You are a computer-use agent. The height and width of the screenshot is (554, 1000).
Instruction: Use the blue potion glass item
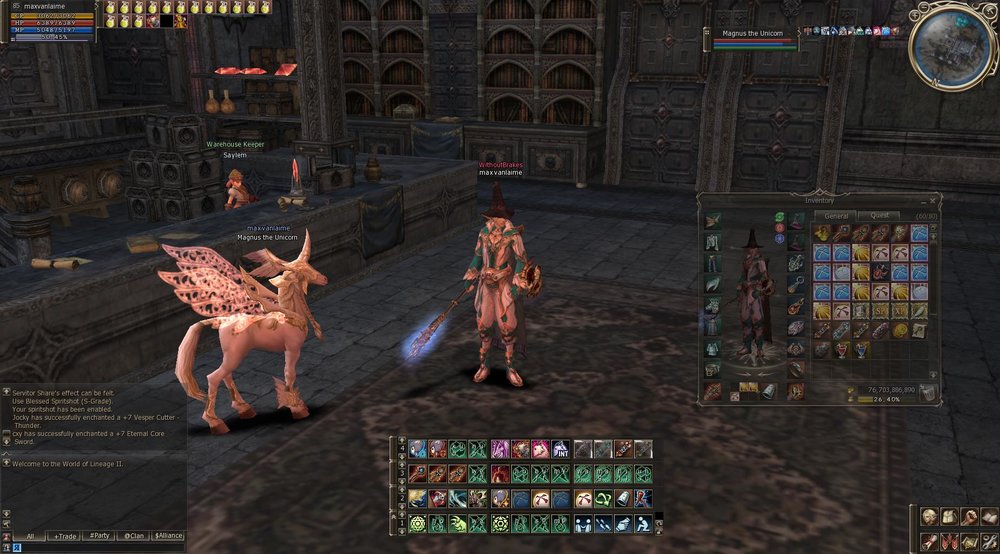coord(861,350)
